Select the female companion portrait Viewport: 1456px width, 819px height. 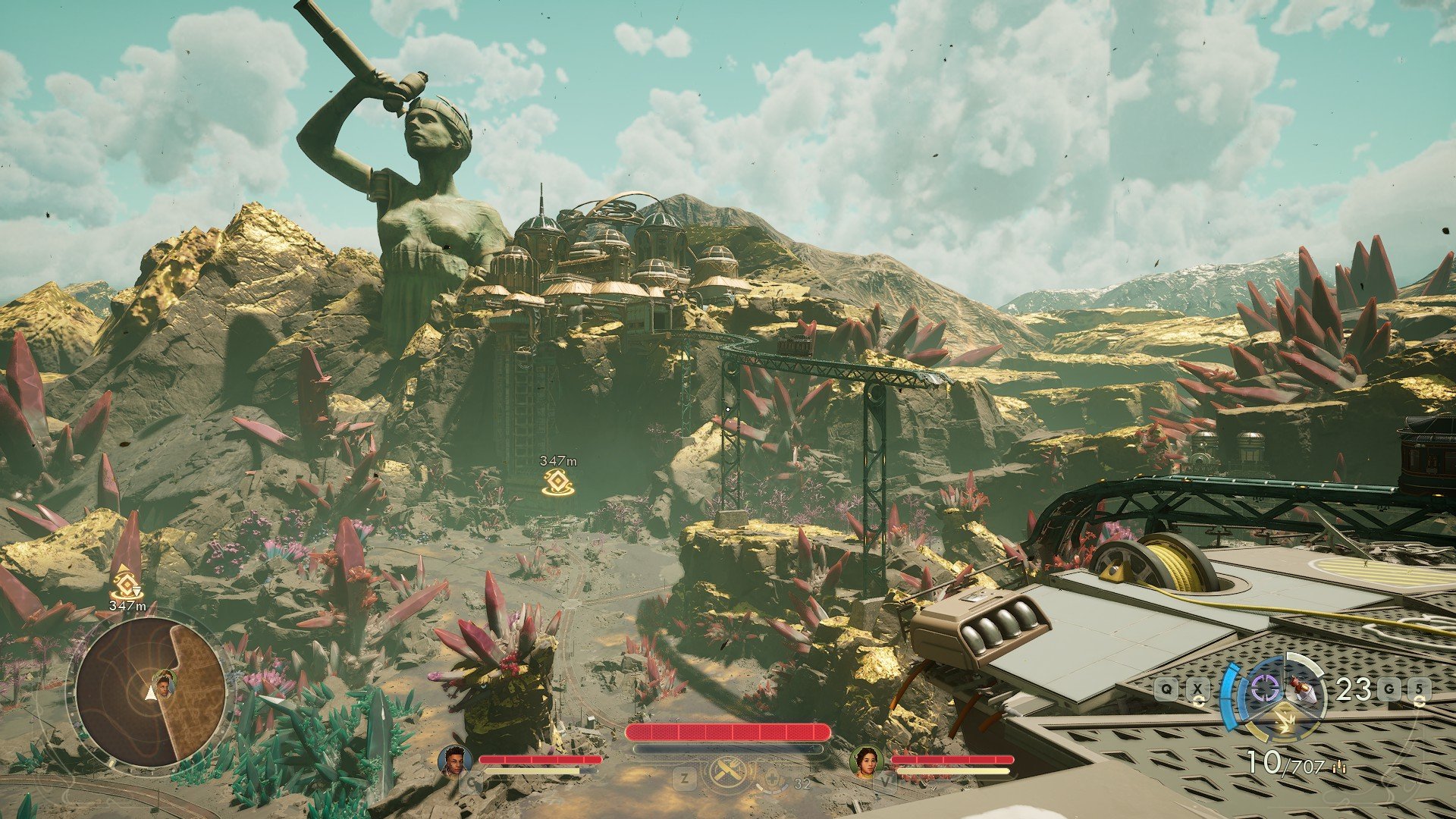(867, 761)
